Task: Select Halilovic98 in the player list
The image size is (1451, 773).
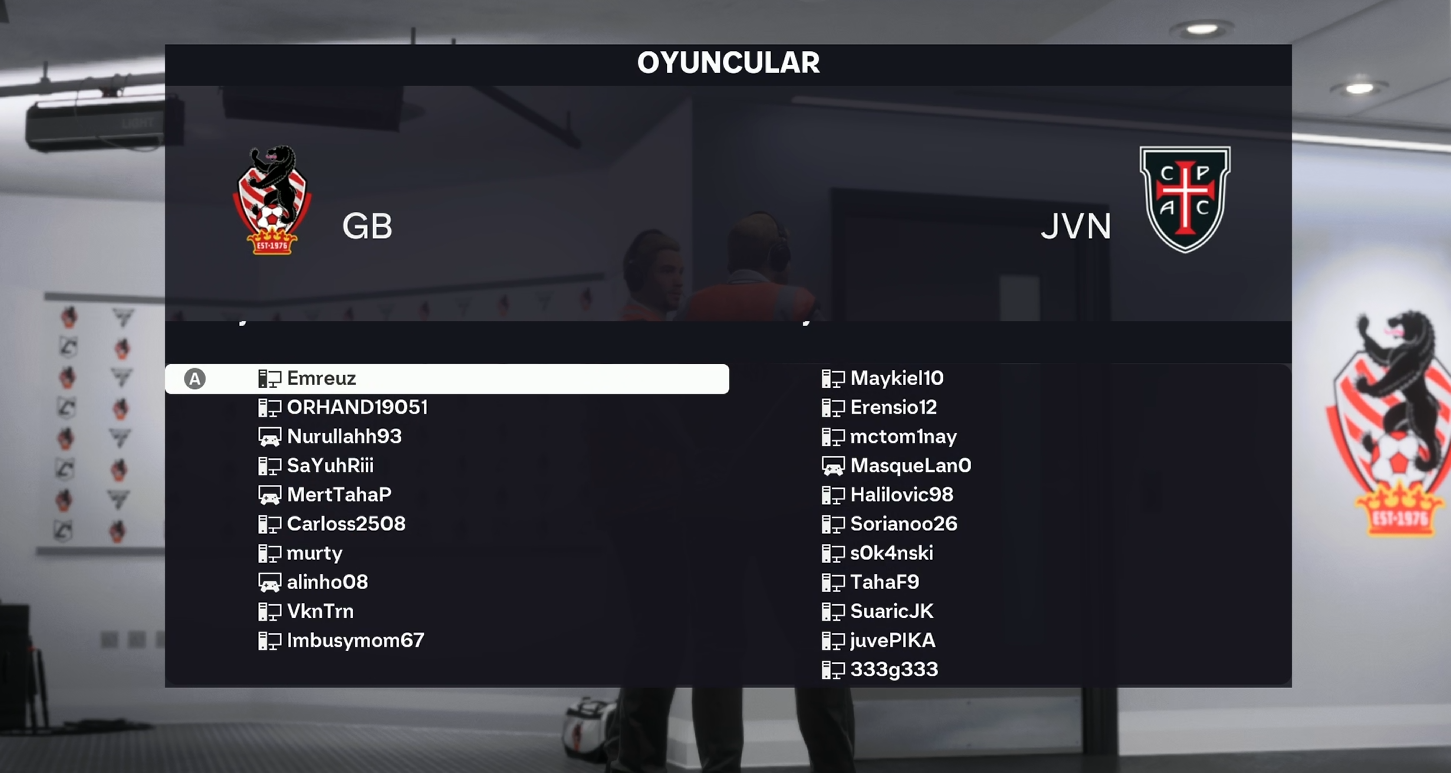Action: pos(901,495)
